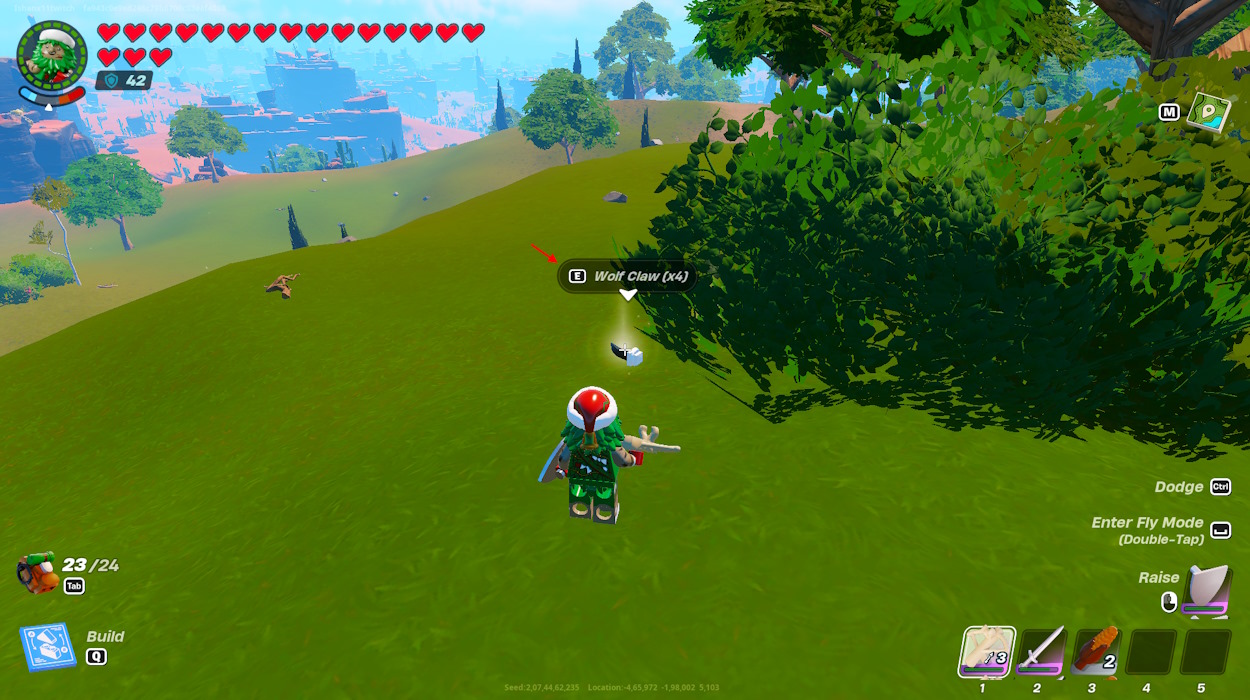This screenshot has height=700, width=1250.
Task: Click the bearded character portrait
Action: (52, 57)
